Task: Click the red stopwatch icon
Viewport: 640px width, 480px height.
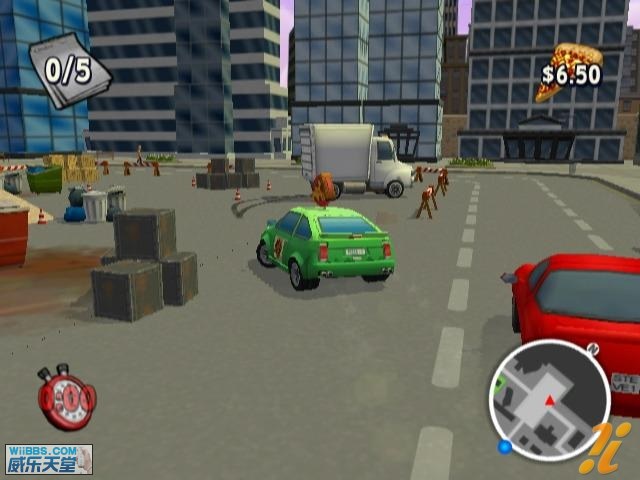Action: (67, 397)
